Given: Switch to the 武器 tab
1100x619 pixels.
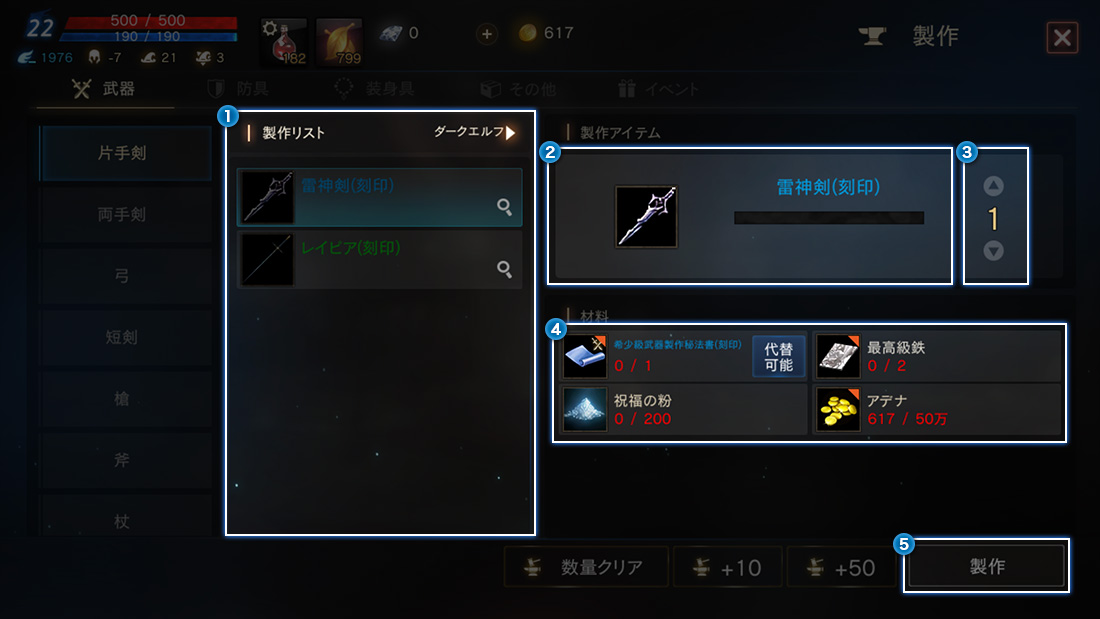Looking at the screenshot, I should coord(105,89).
